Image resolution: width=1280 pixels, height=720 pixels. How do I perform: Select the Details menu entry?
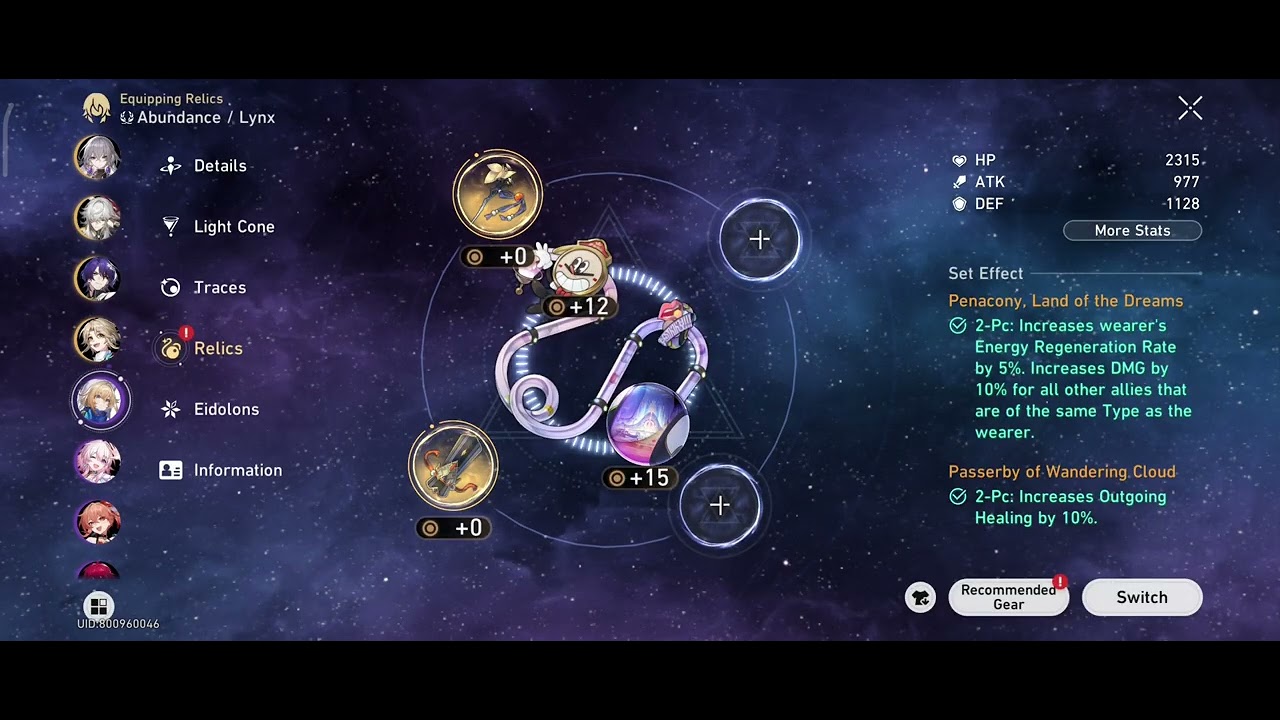click(x=220, y=165)
